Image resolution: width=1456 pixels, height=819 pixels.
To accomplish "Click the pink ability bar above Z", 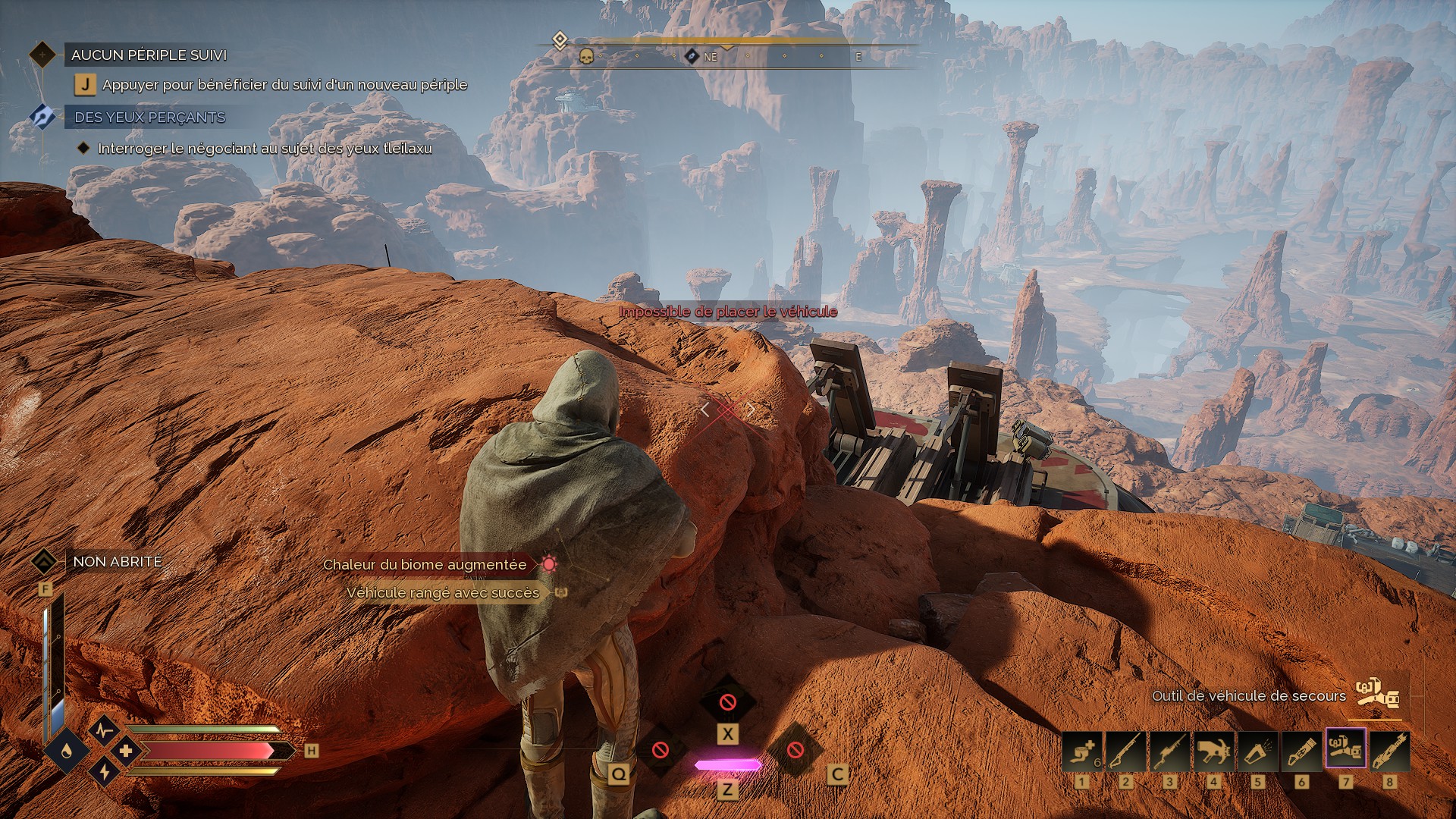I will [727, 765].
